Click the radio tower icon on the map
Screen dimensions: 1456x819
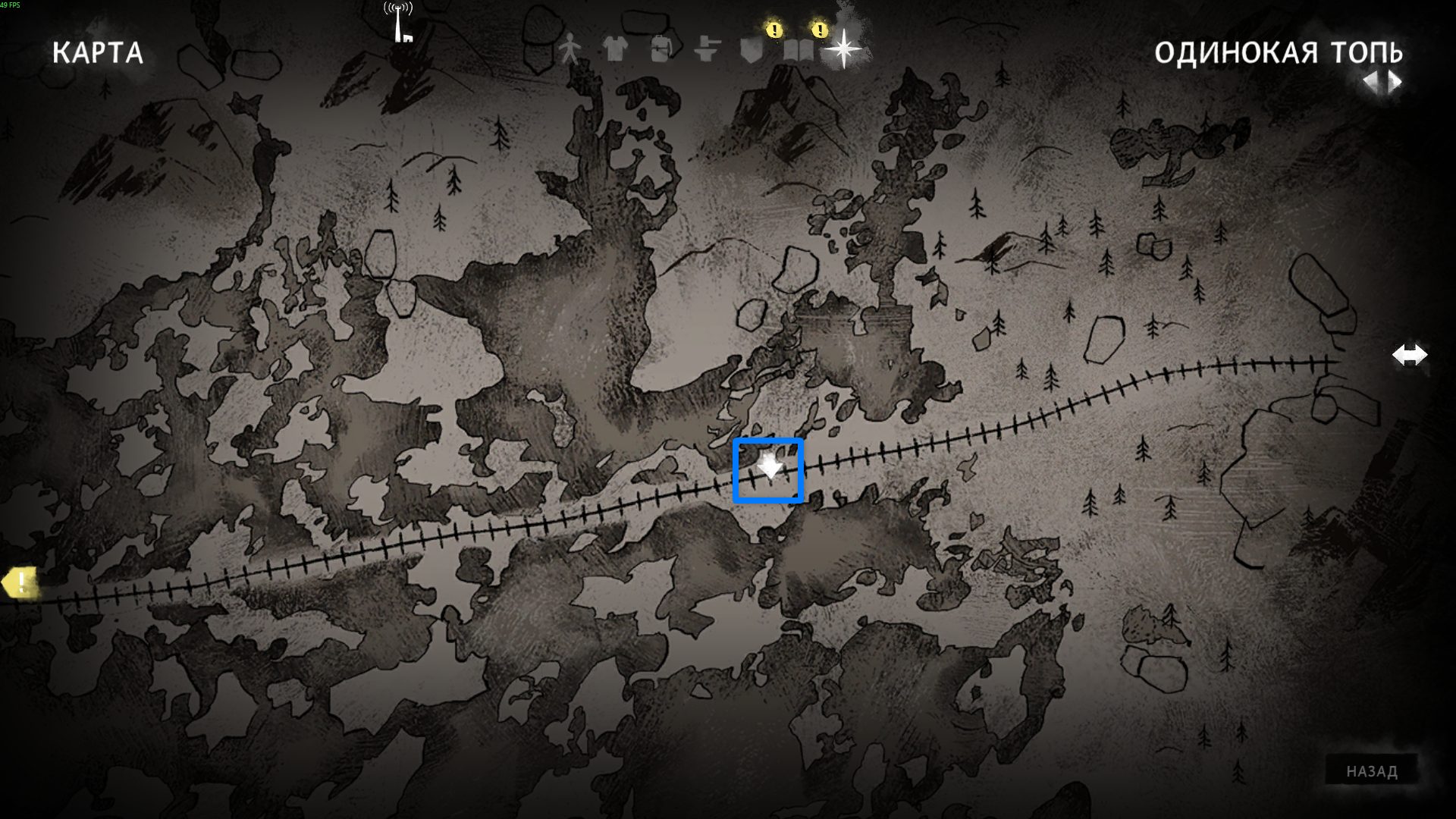click(400, 23)
